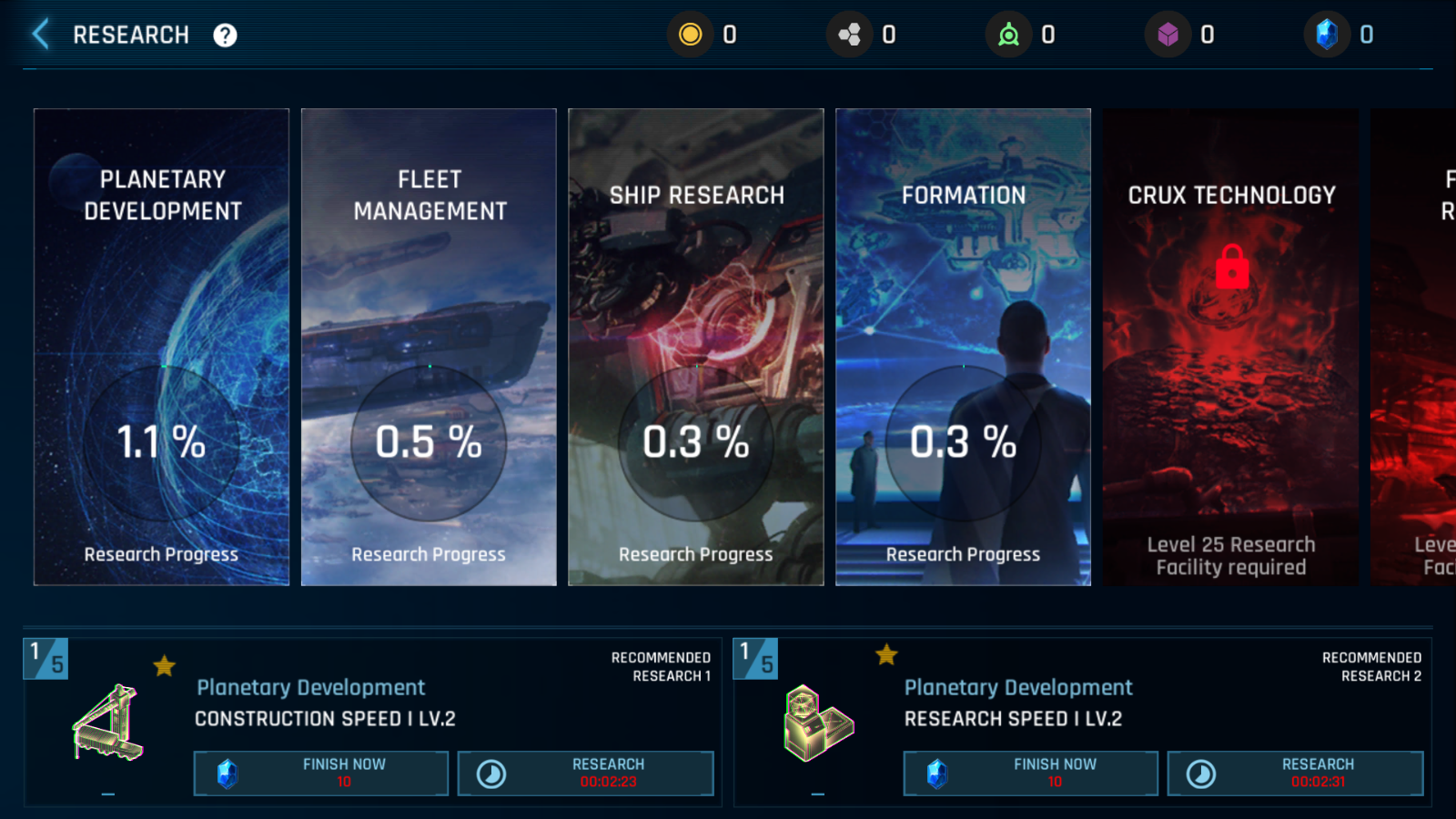Start timed research for Construction Speed I
1456x819 pixels.
point(585,773)
